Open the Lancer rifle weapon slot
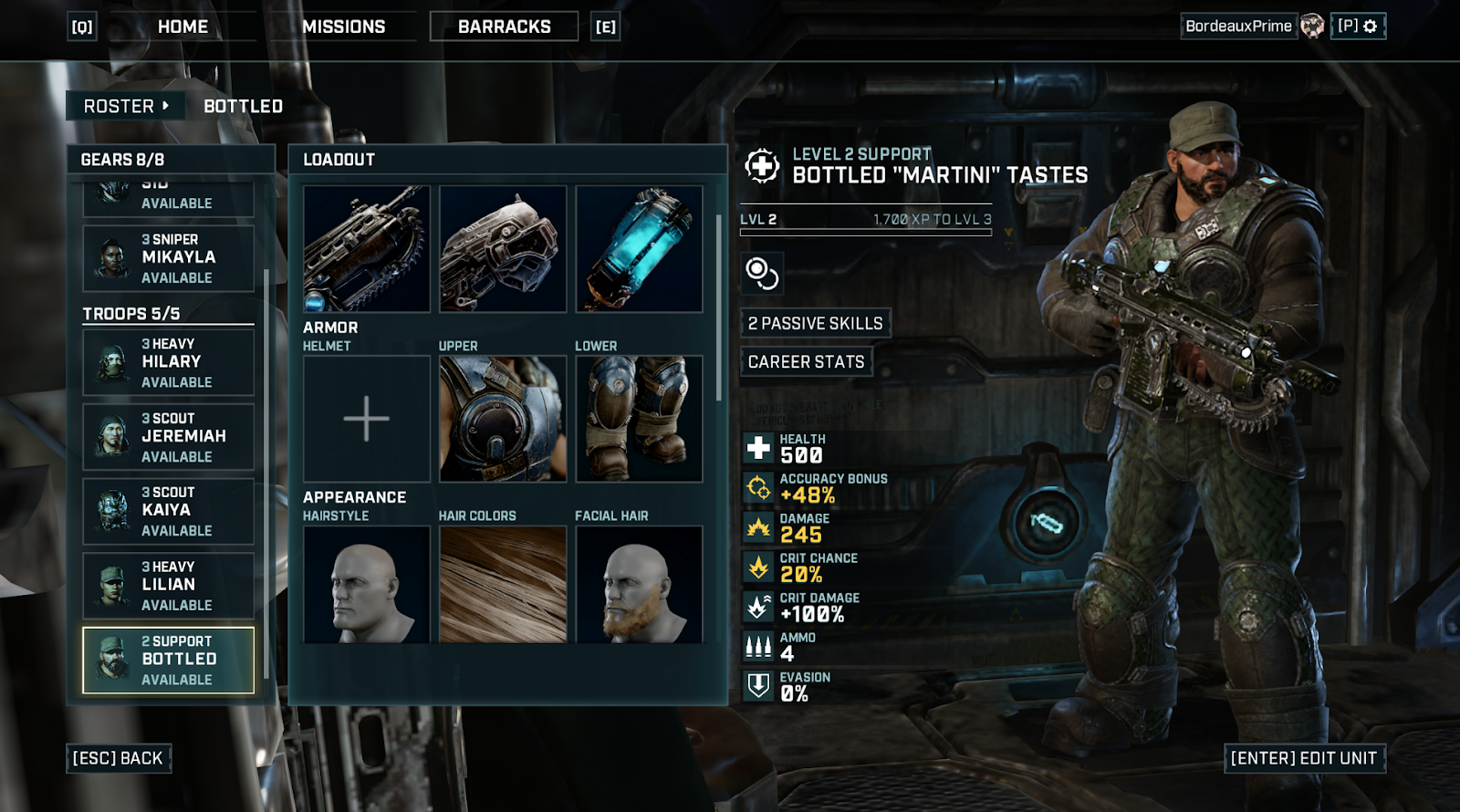 pyautogui.click(x=367, y=249)
